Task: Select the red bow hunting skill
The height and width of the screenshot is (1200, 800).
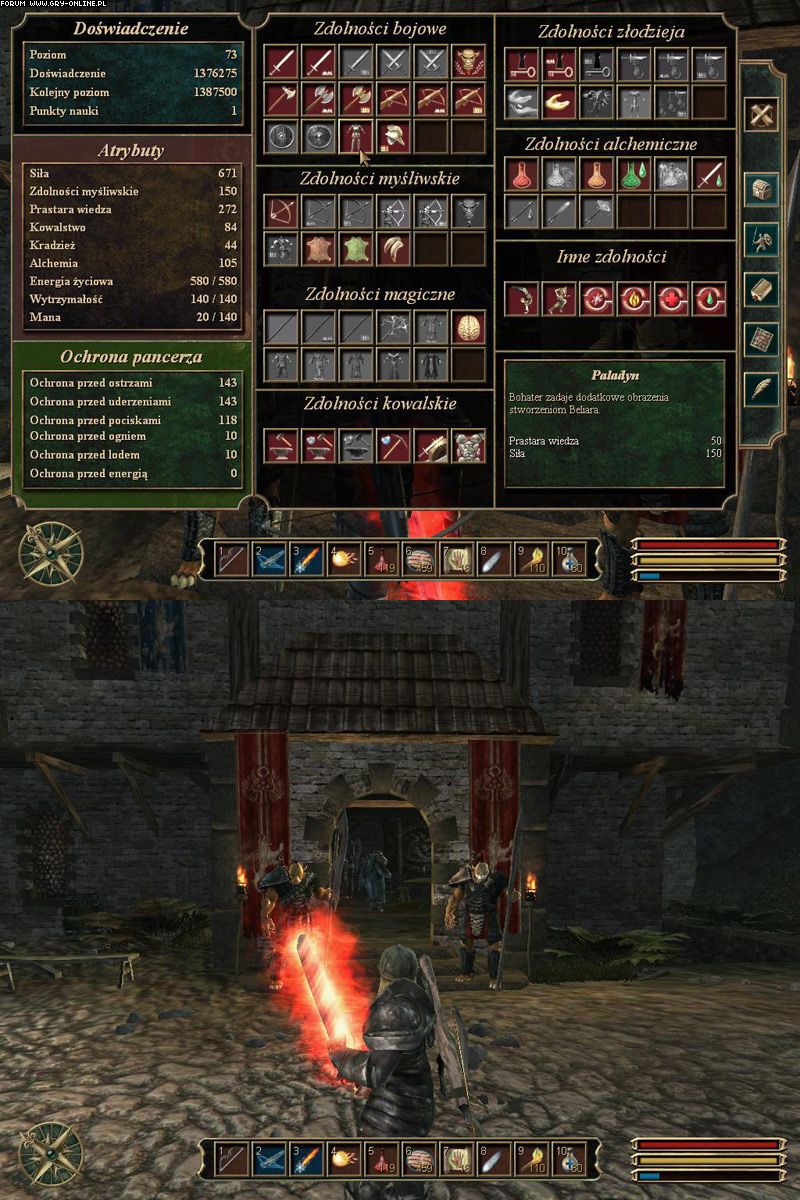Action: 282,211
